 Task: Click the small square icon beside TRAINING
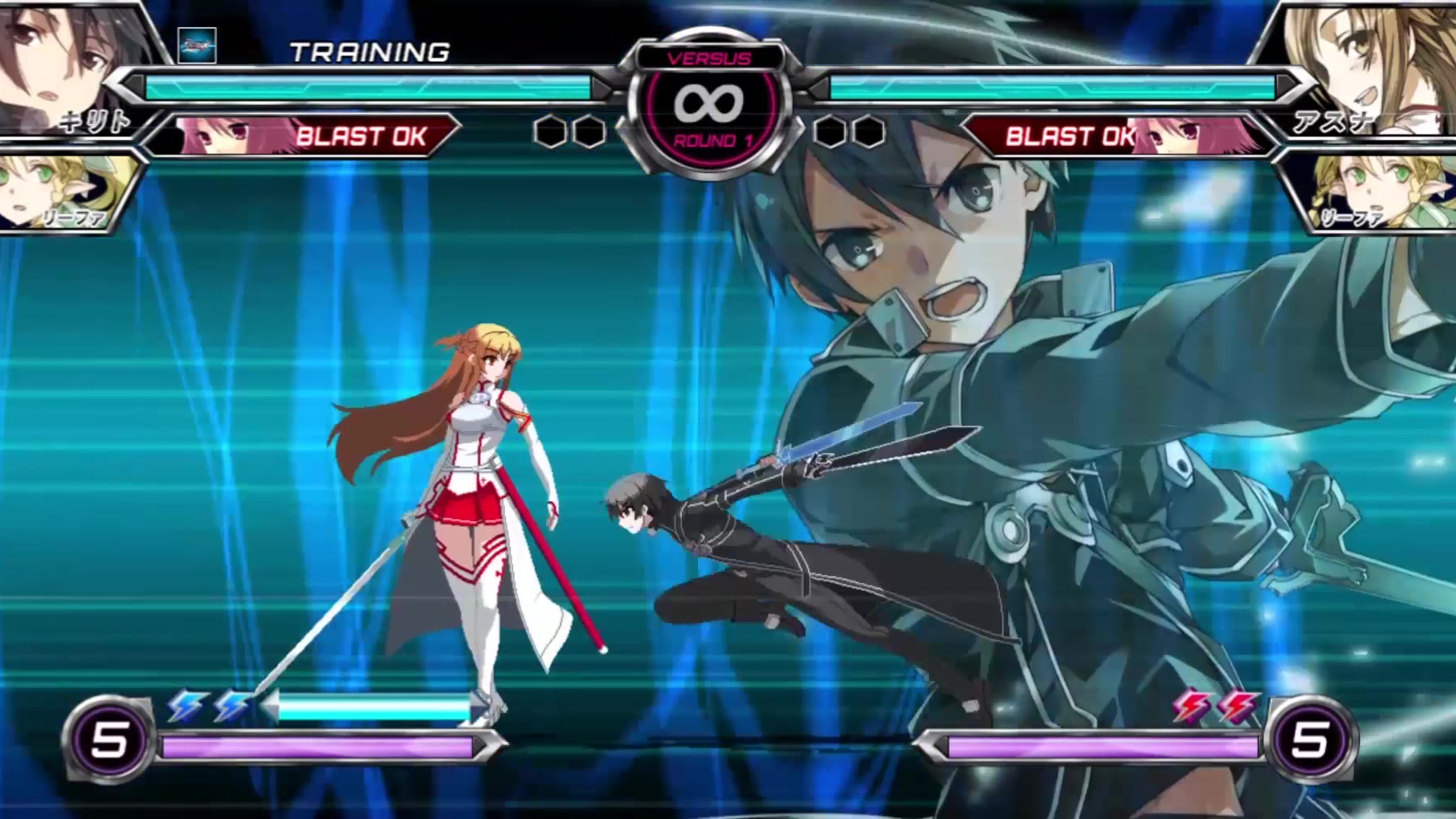pyautogui.click(x=197, y=46)
